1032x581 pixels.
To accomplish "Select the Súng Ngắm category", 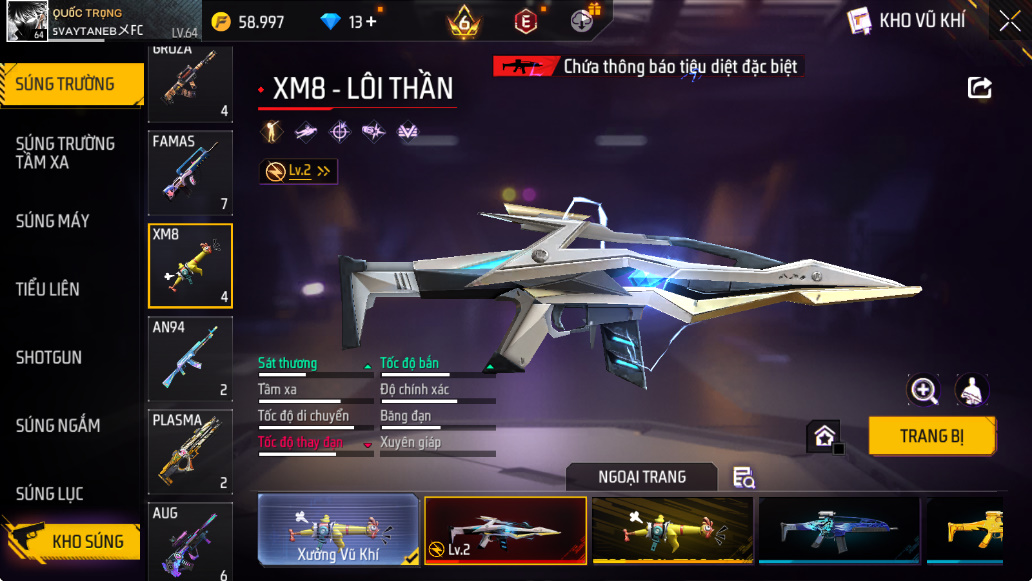I will point(58,425).
